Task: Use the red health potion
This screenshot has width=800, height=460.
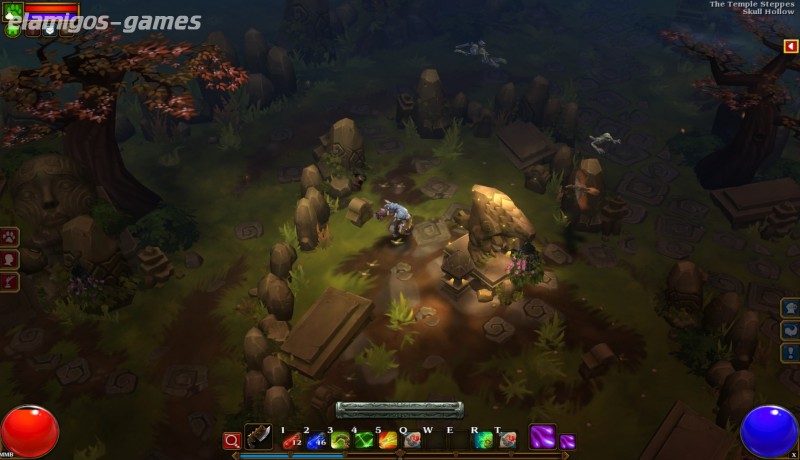Action: click(x=291, y=440)
